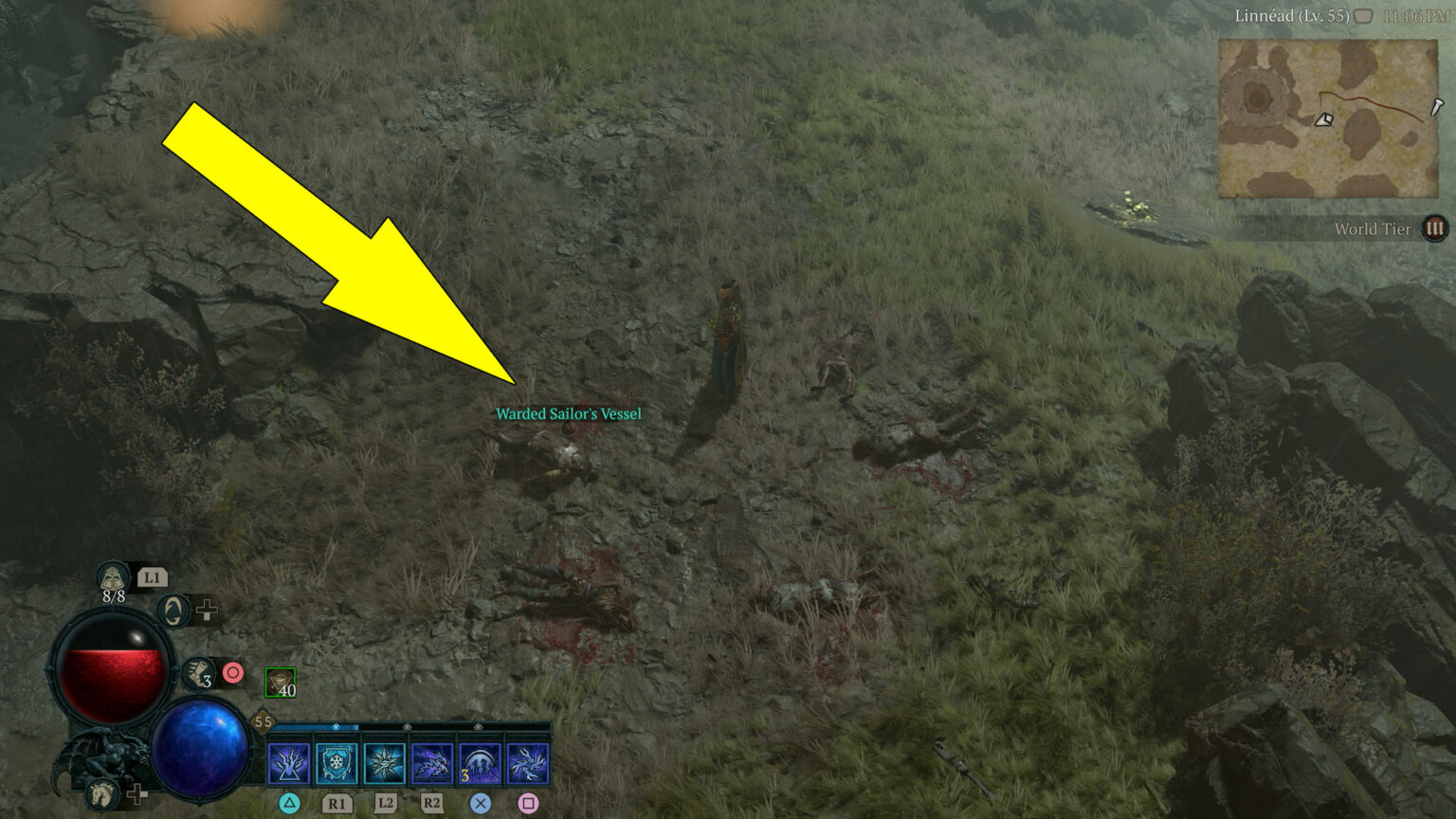The image size is (1456, 819).
Task: Select the Linnéad (Lv. 55) nameplate
Action: click(1293, 16)
